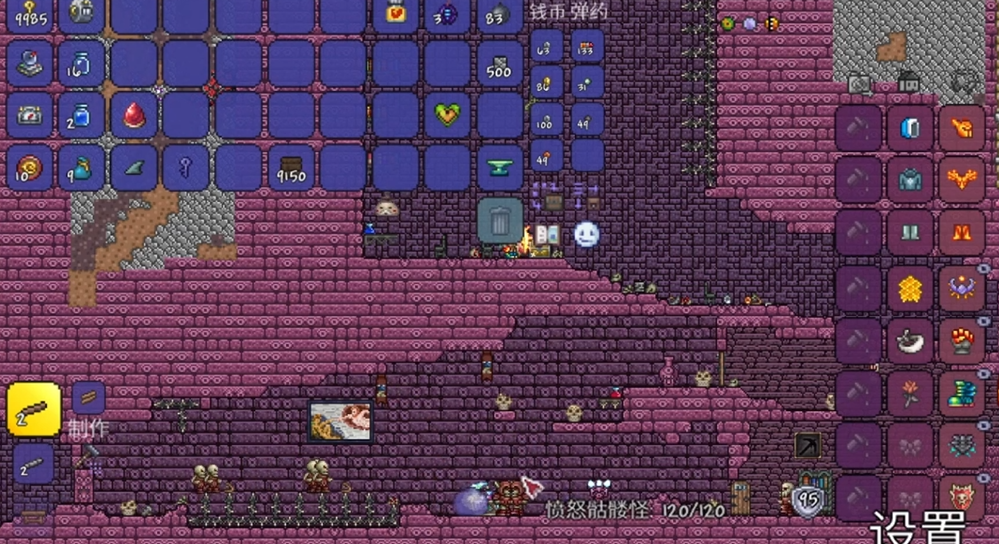Select the stone block stack of 500

coord(499,63)
